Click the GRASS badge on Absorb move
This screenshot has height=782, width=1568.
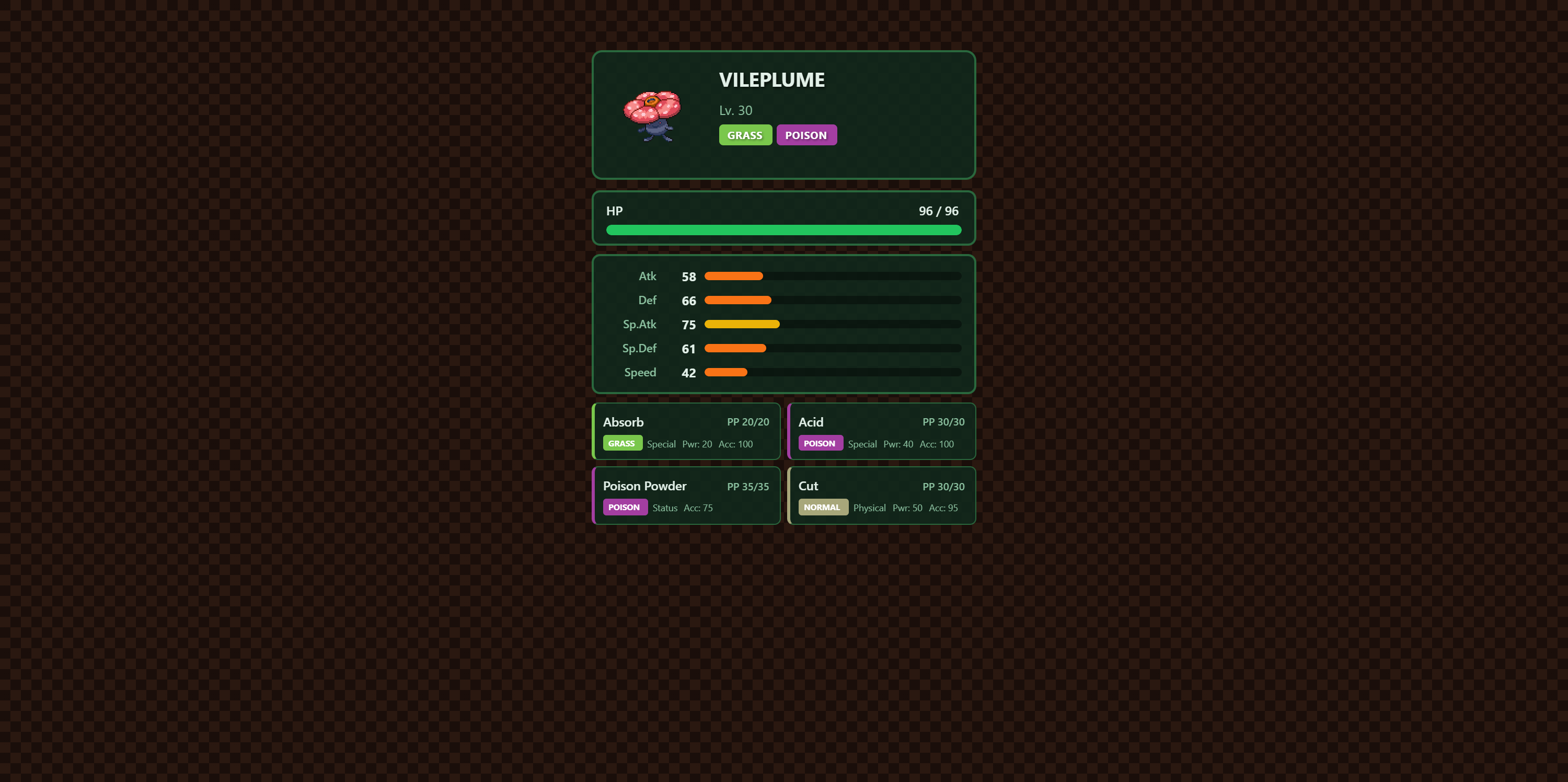[x=622, y=443]
